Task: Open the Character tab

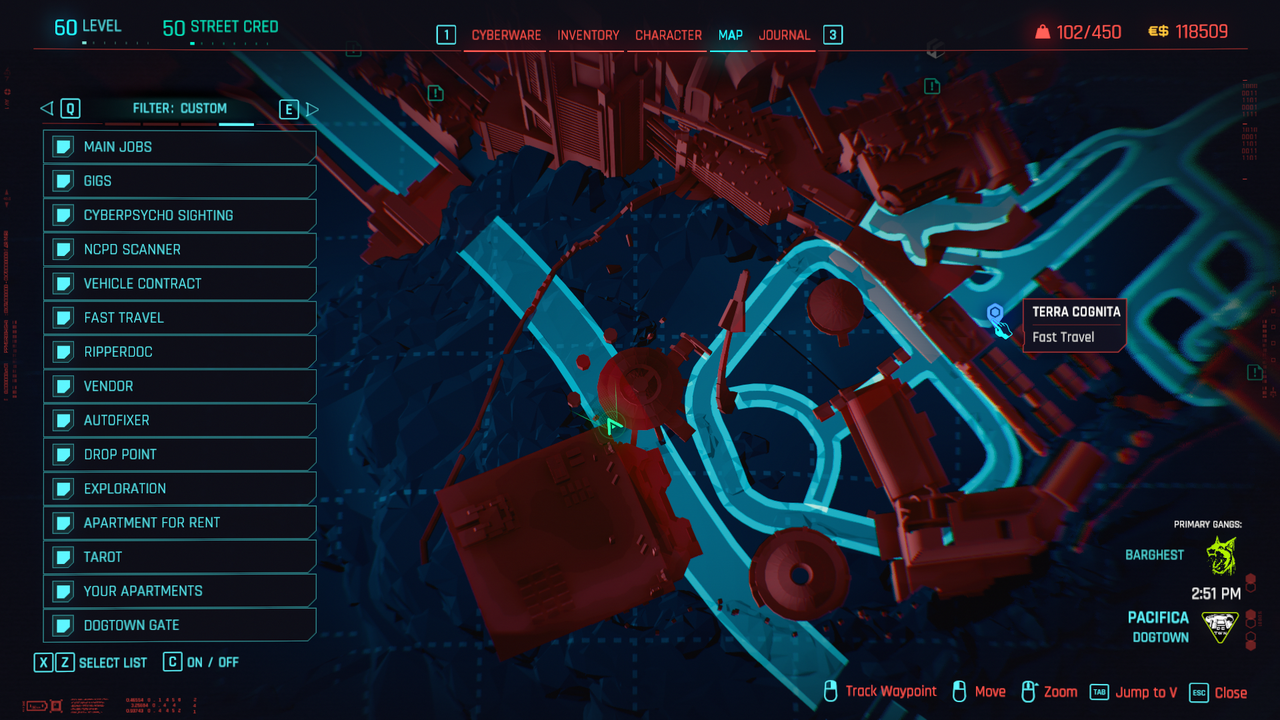Action: (x=668, y=35)
